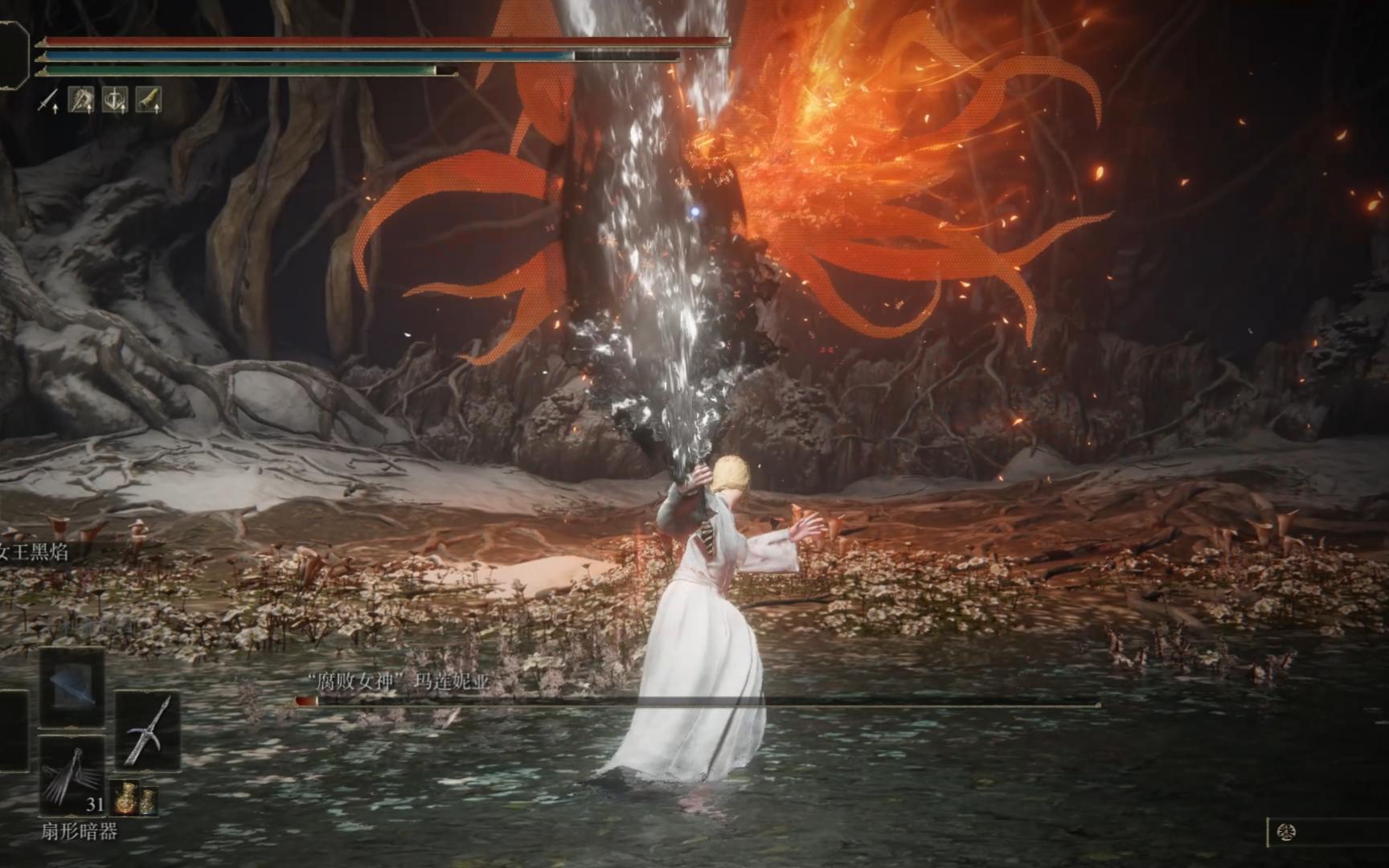1389x868 pixels.
Task: Select the horn quick-slot icon
Action: [150, 99]
